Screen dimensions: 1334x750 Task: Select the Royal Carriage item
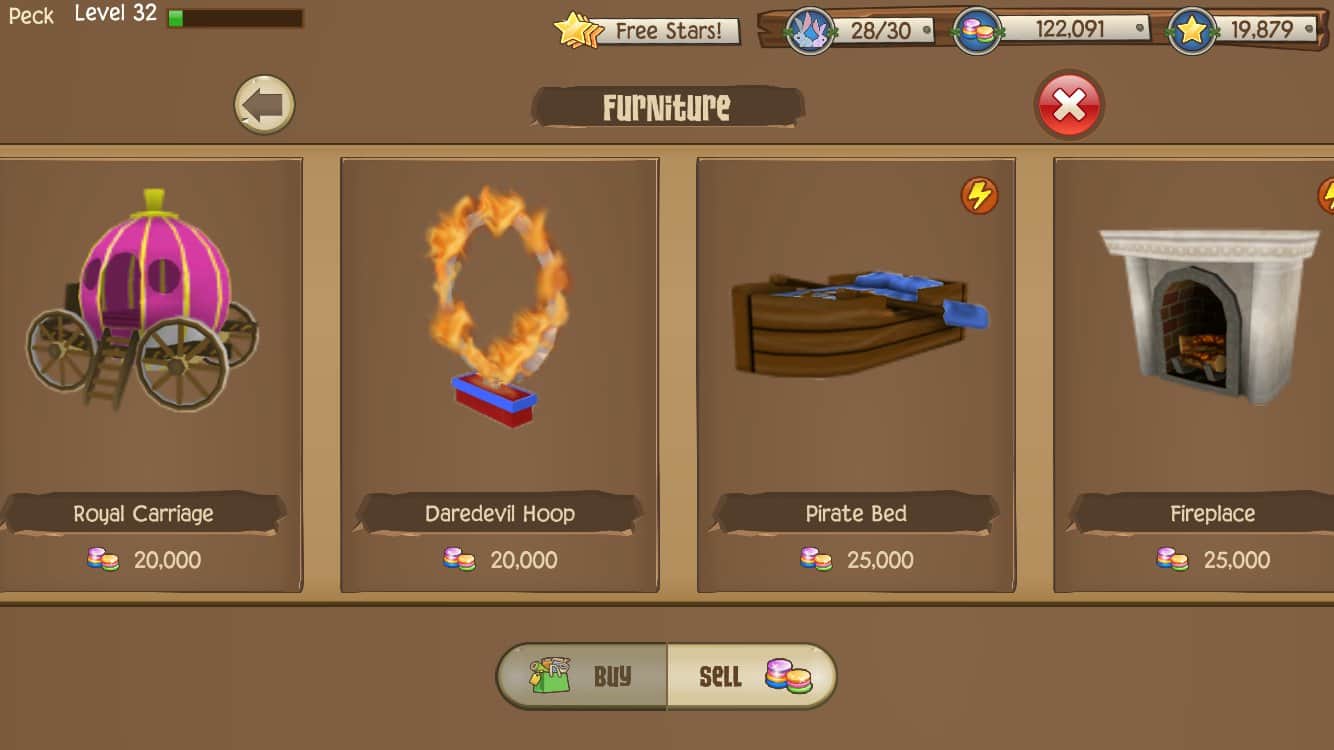click(145, 375)
